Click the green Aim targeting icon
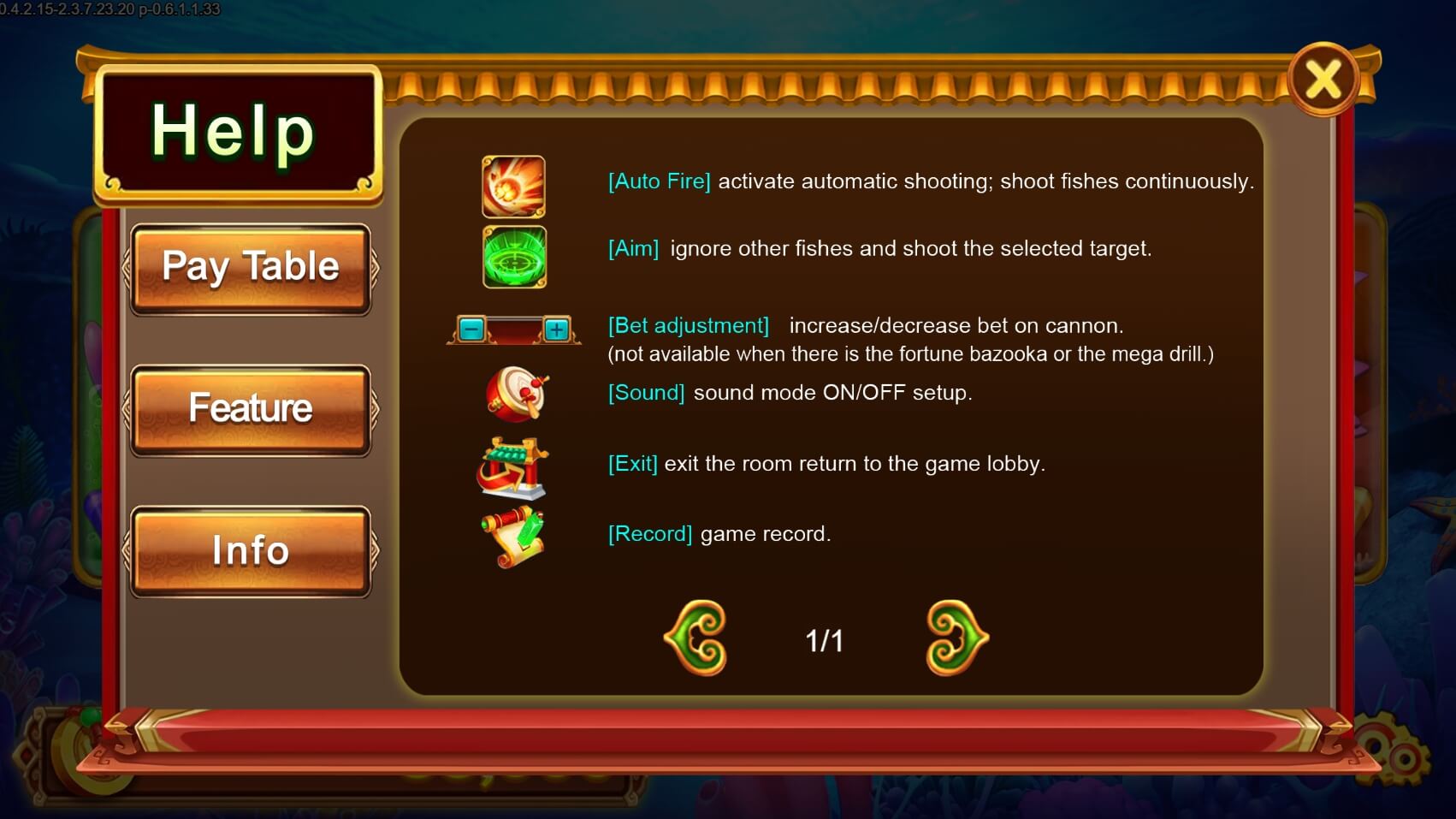Screen dimensions: 1456x819 click(513, 258)
